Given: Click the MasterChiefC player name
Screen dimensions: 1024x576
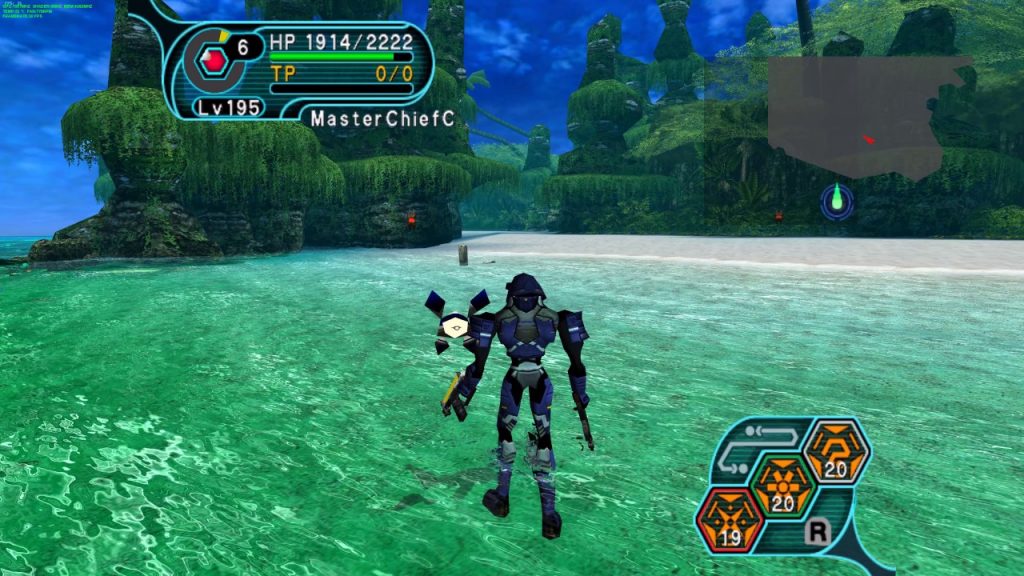Looking at the screenshot, I should tap(382, 118).
